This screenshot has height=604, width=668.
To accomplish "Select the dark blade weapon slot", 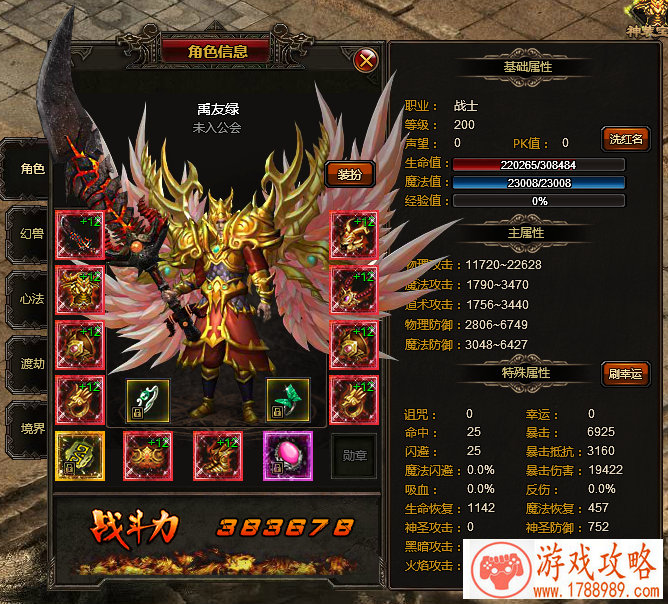I will [78, 236].
